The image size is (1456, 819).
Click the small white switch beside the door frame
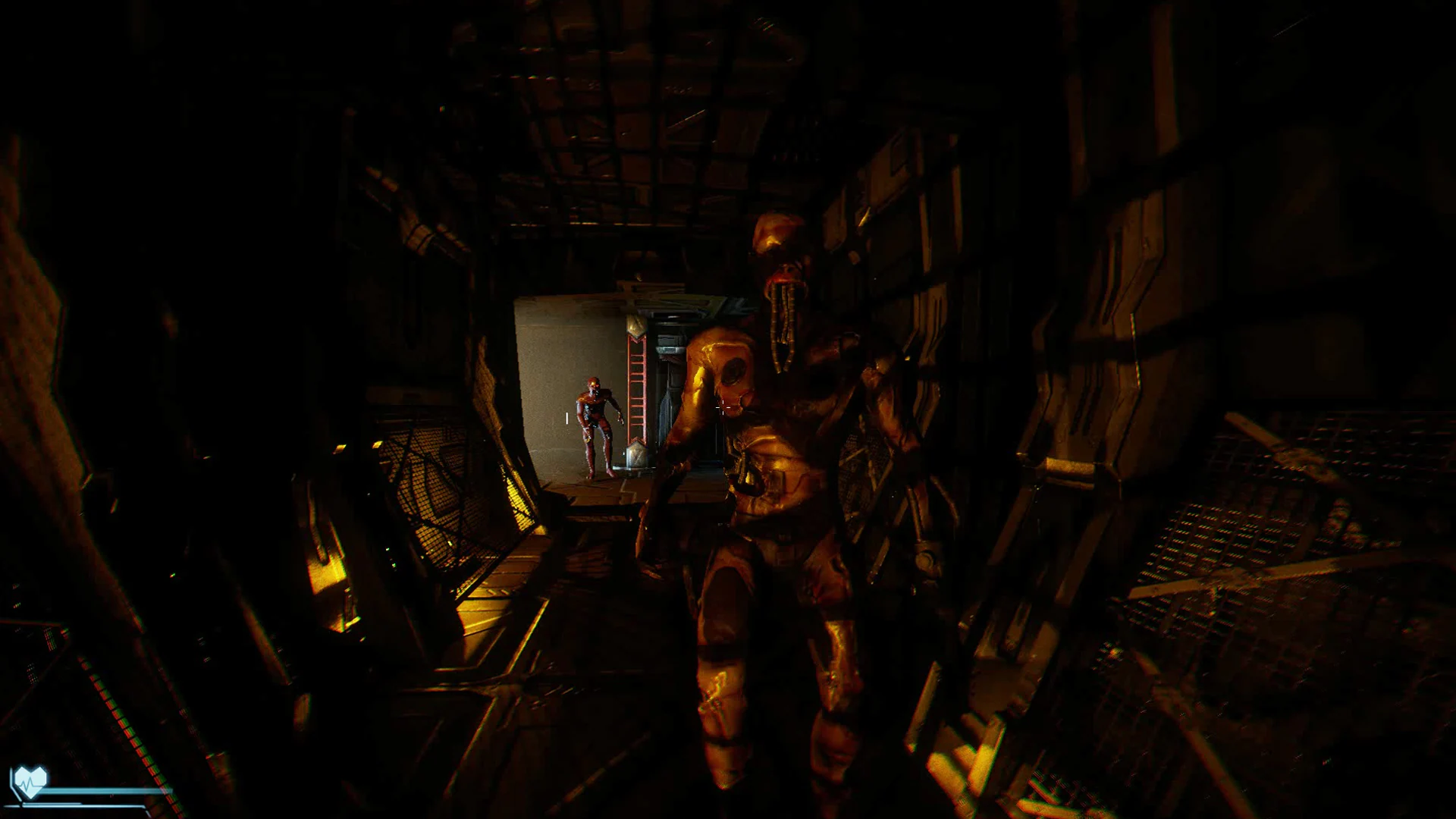click(566, 418)
